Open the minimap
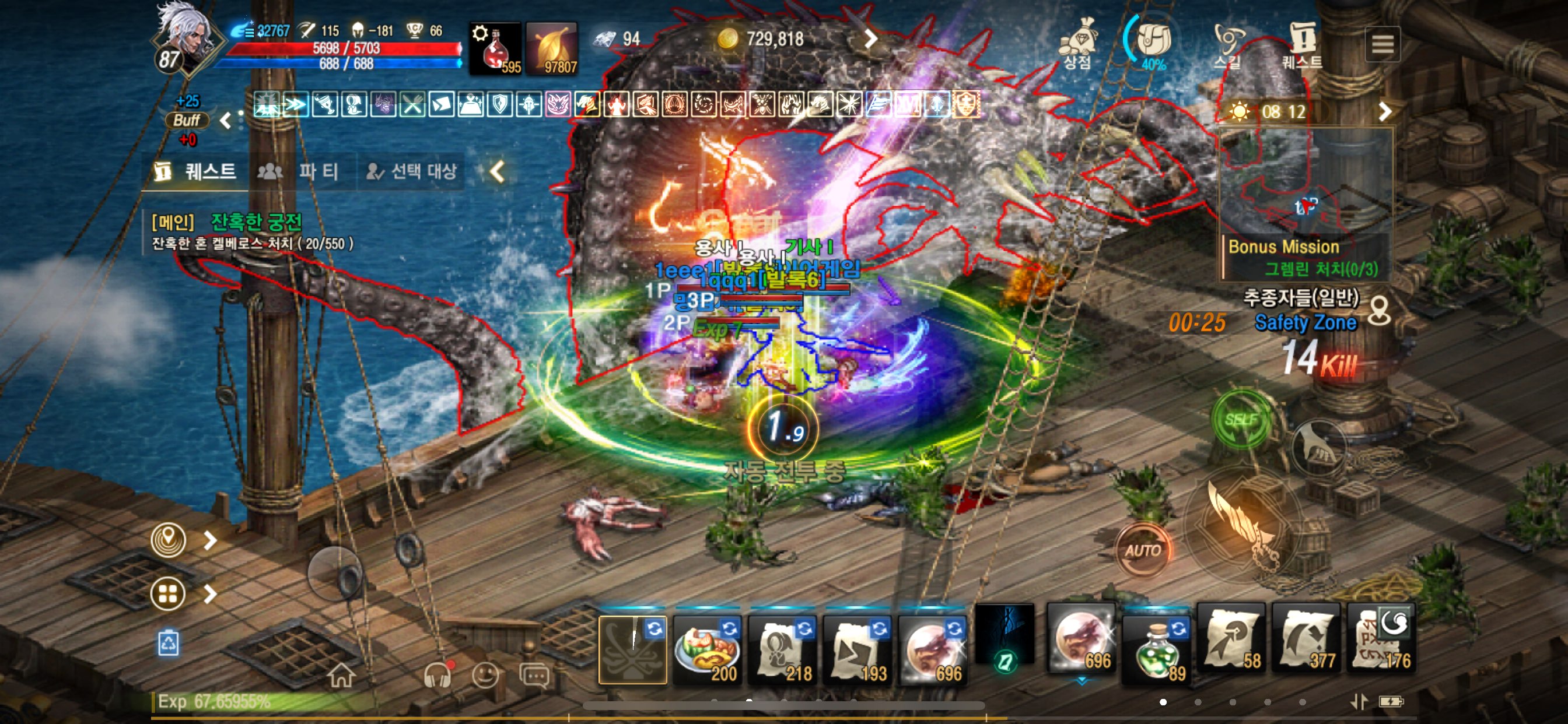Image resolution: width=1568 pixels, height=724 pixels. coord(1305,182)
